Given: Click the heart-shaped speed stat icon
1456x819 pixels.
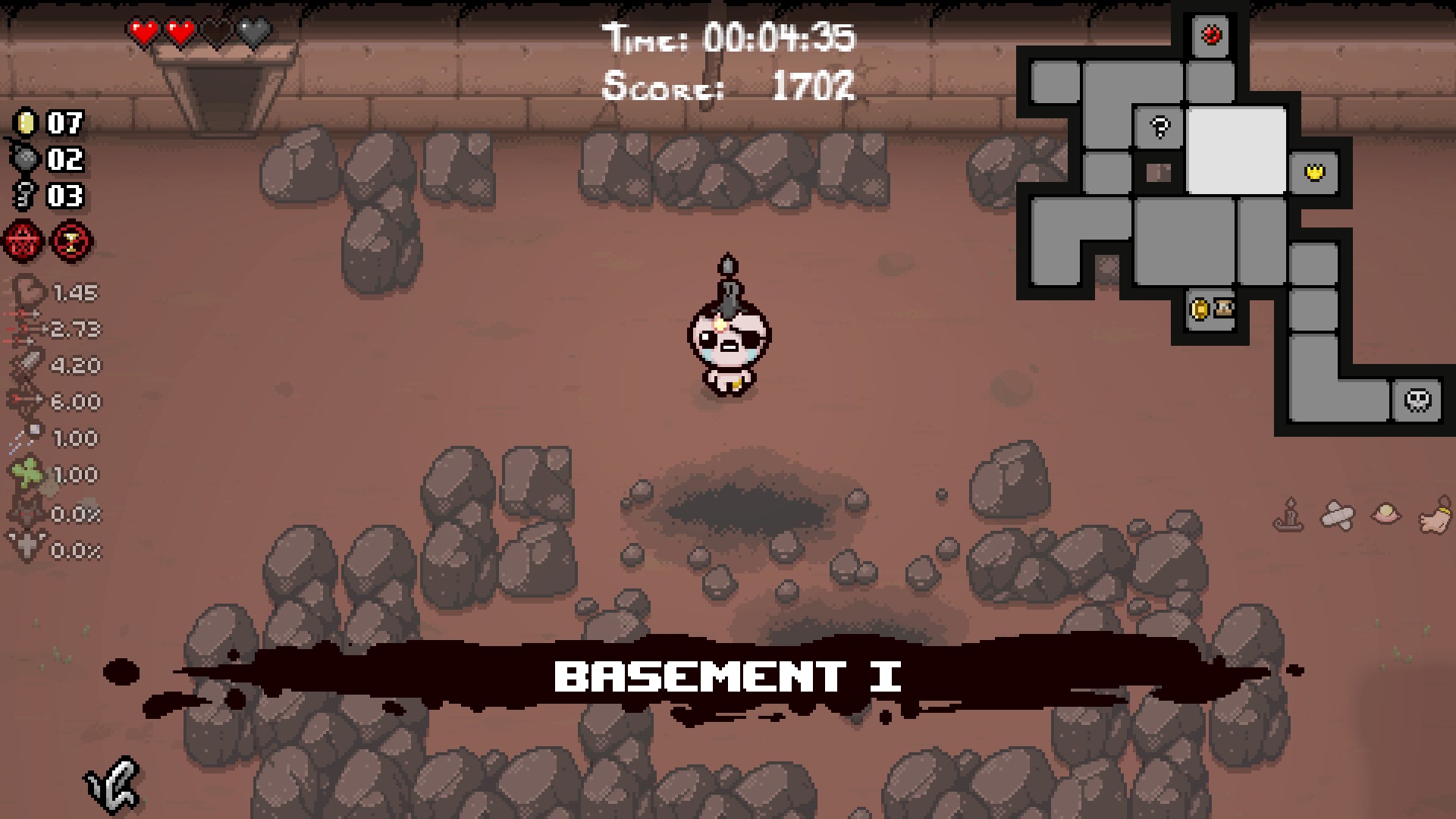Looking at the screenshot, I should click(29, 291).
